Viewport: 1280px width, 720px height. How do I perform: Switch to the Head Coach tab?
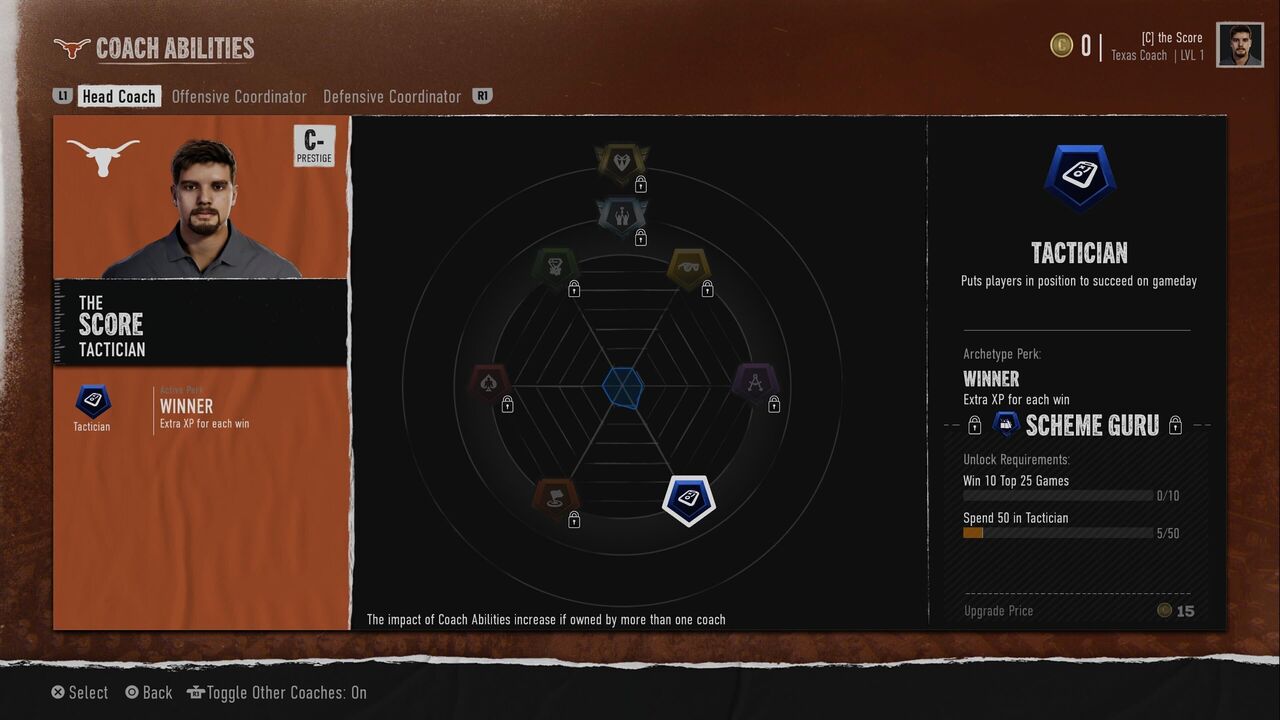[x=118, y=97]
